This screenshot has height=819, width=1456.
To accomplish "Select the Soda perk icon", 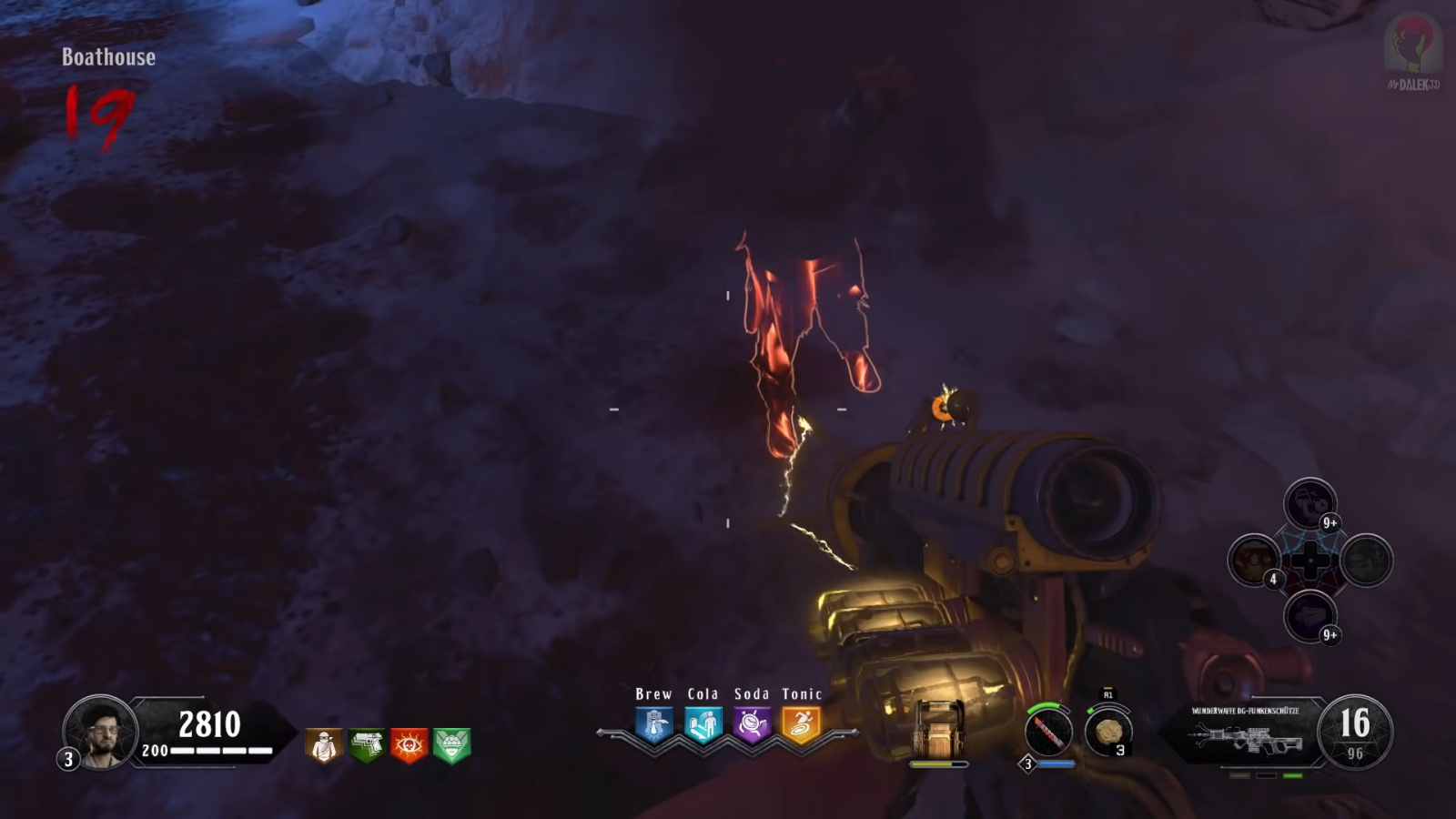I will [x=752, y=725].
